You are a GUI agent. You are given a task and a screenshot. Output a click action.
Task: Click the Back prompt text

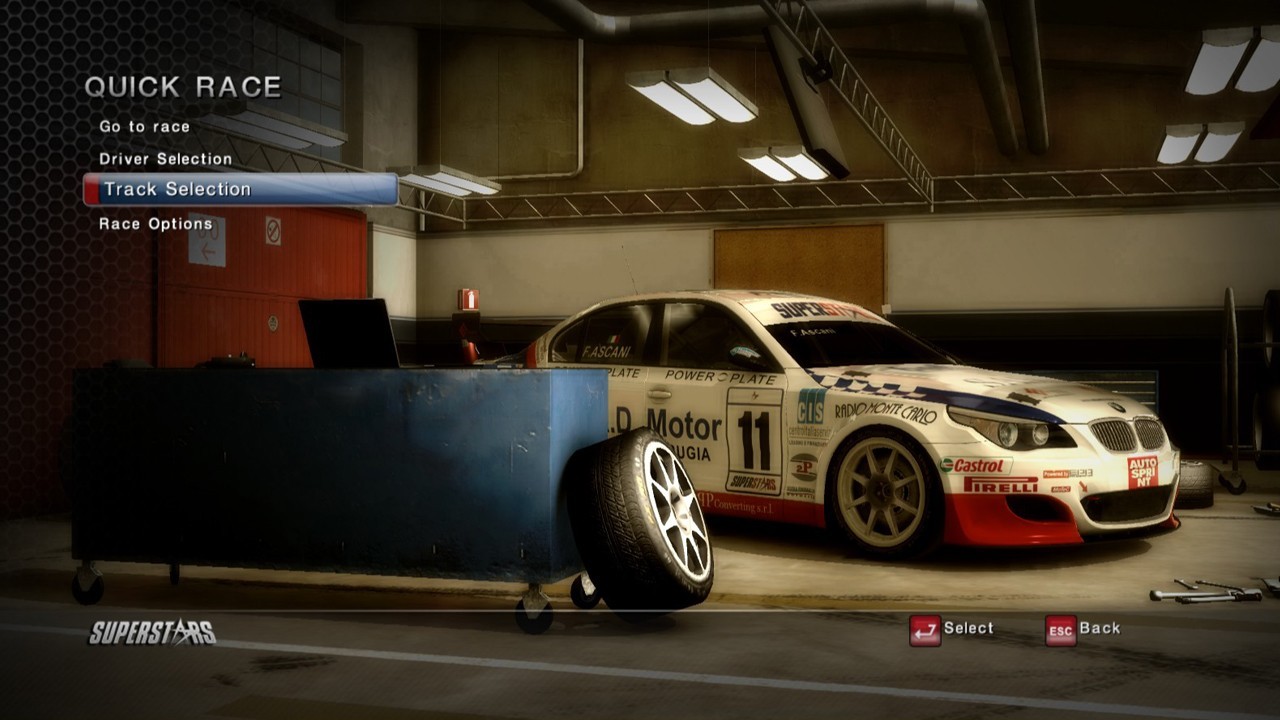1101,630
